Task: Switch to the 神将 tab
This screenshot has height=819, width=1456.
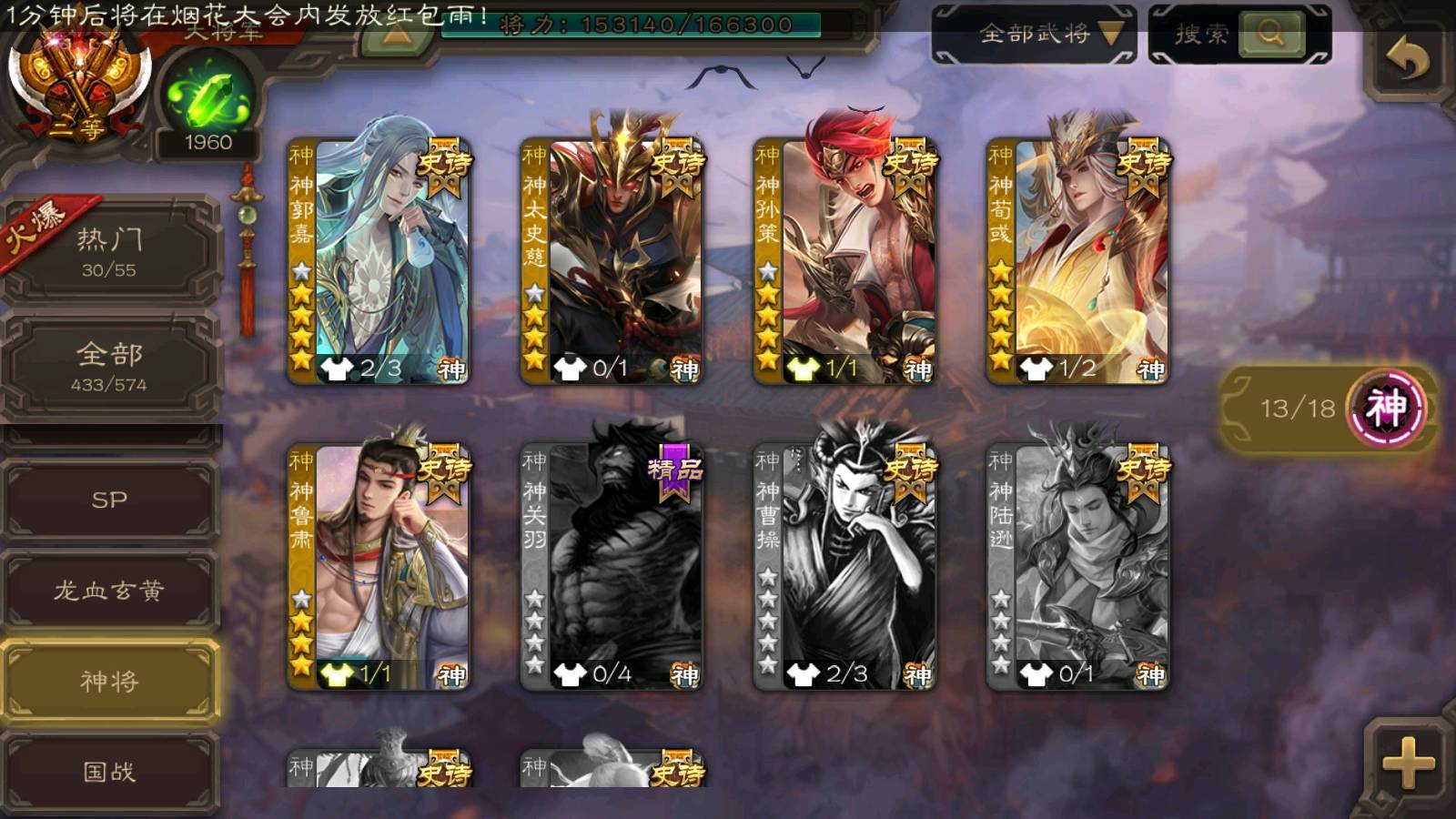Action: coord(109,682)
